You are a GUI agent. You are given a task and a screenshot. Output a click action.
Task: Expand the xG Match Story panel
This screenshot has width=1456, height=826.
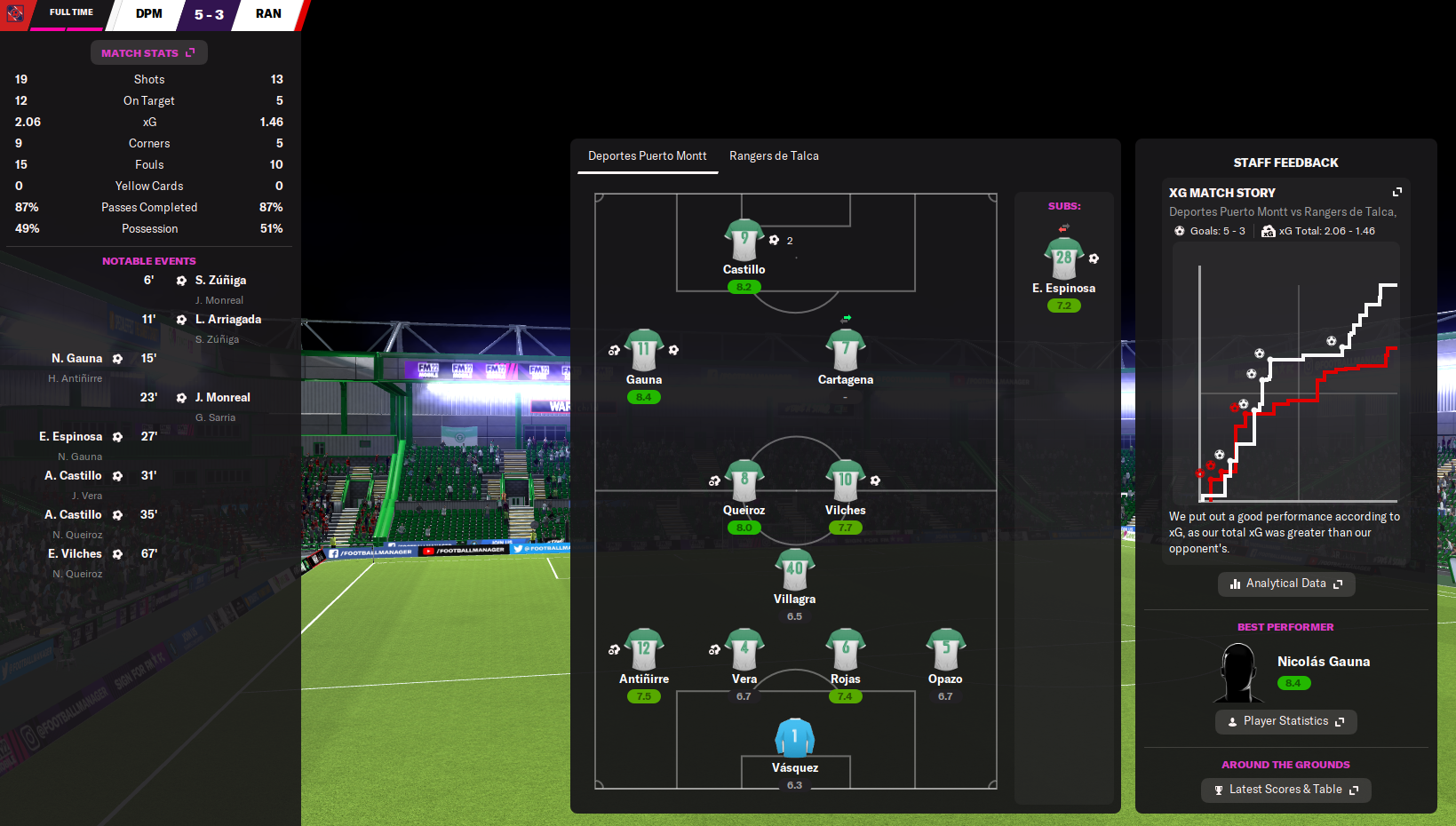click(x=1396, y=192)
